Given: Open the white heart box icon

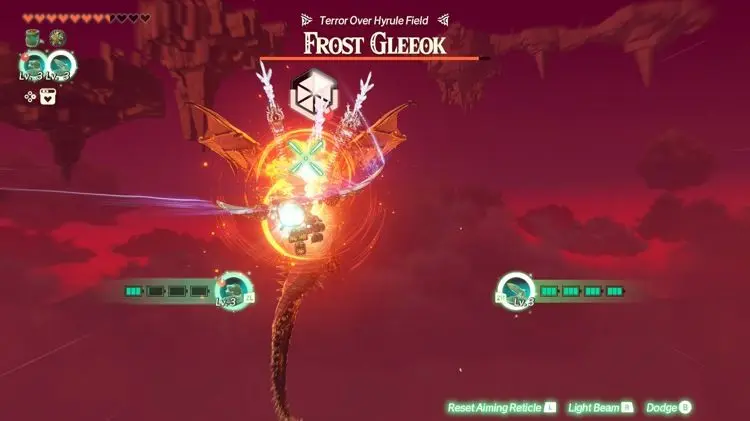Looking at the screenshot, I should pos(47,96).
